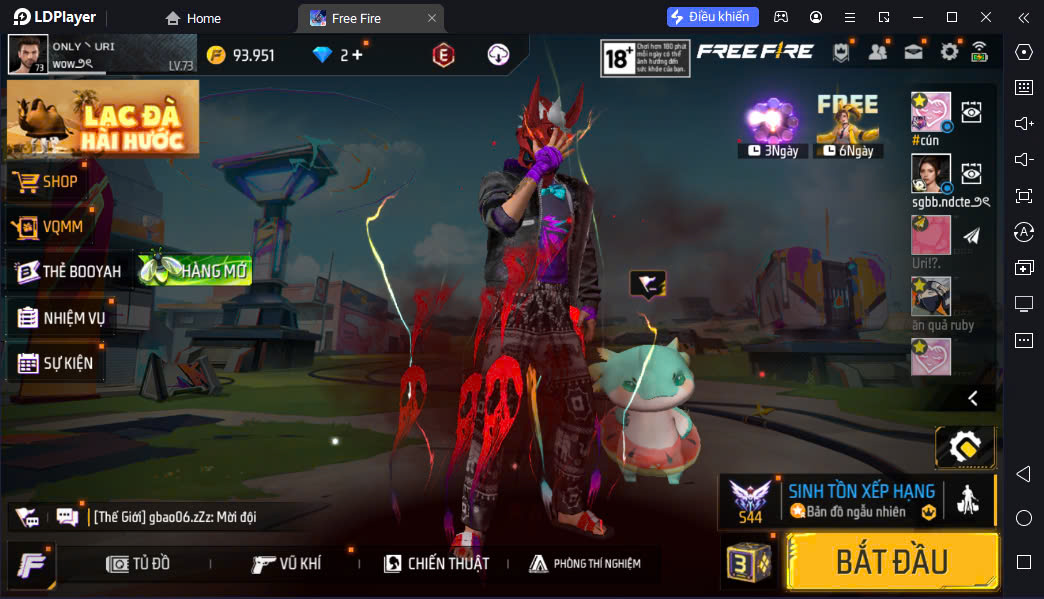The width and height of the screenshot is (1044, 599).
Task: Open the VQMM lucky spin menu
Action: click(x=53, y=227)
